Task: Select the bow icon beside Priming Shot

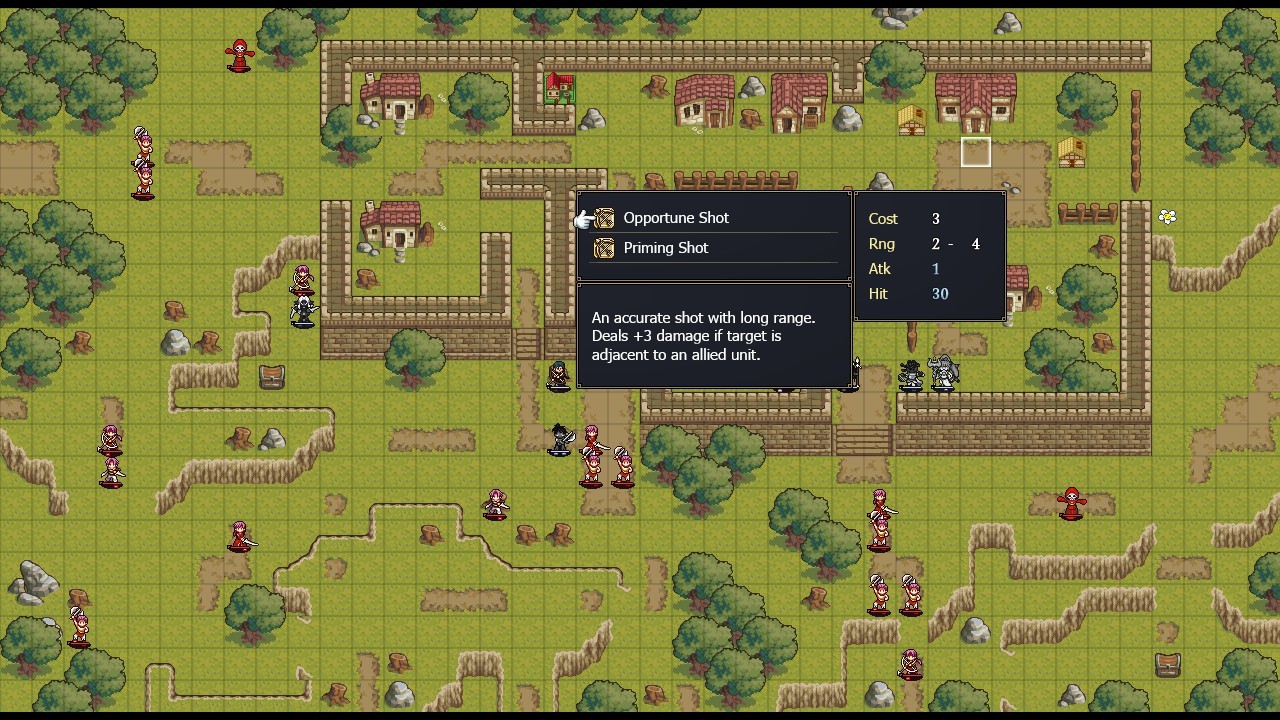Action: (604, 247)
